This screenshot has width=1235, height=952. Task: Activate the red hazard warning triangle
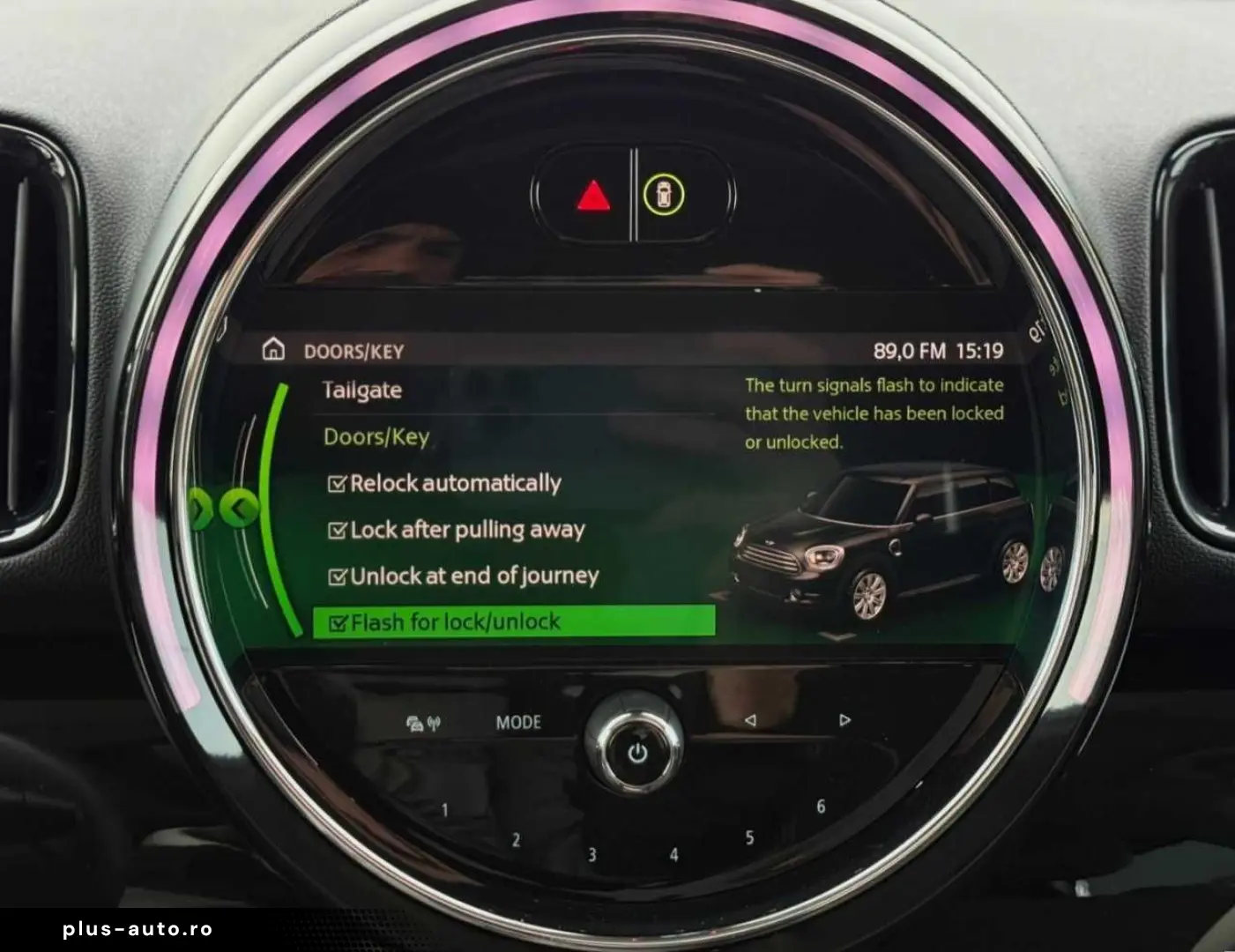click(593, 196)
